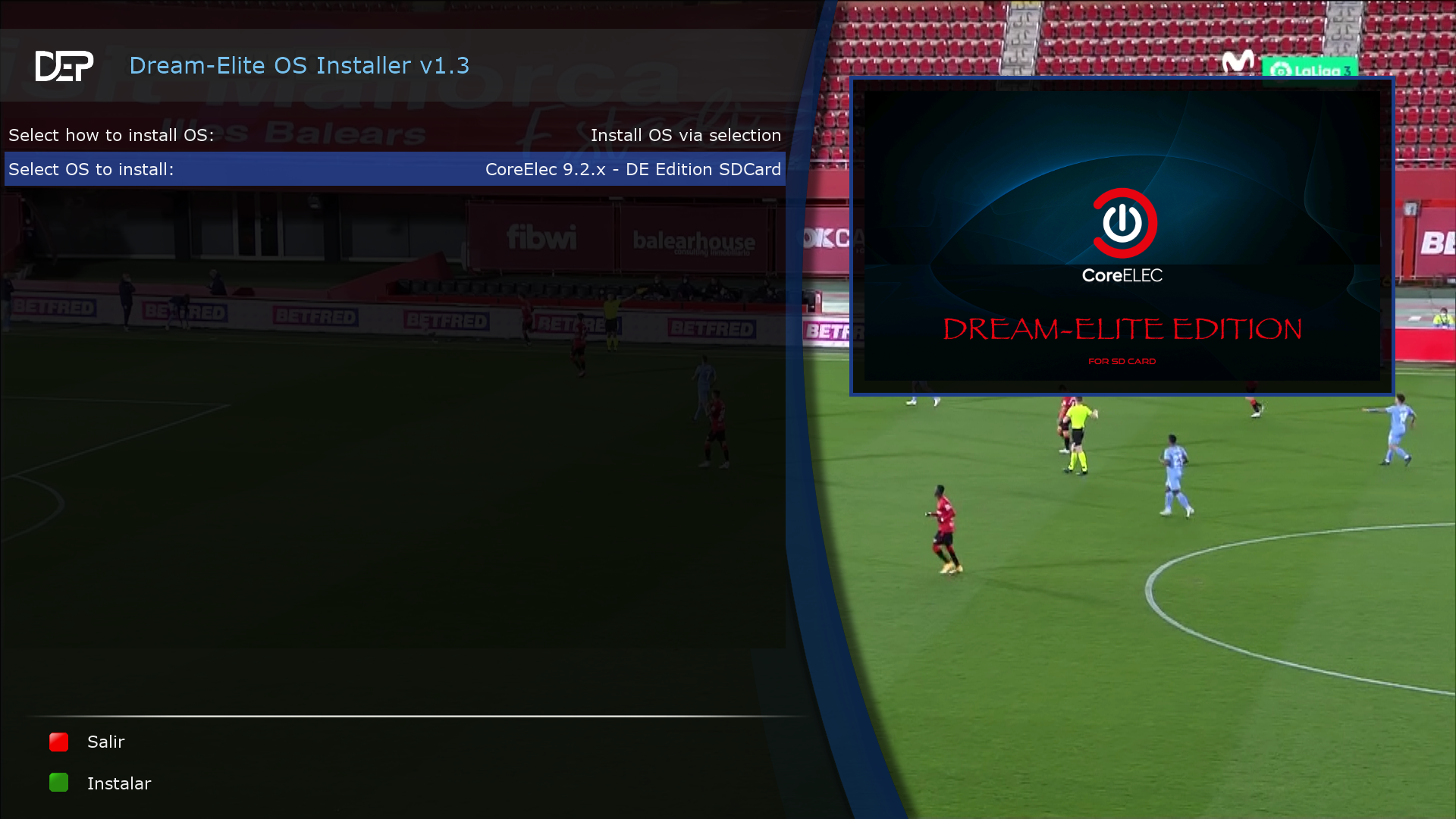This screenshot has width=1456, height=819.
Task: Activate the green Instalar button
Action: pyautogui.click(x=59, y=783)
